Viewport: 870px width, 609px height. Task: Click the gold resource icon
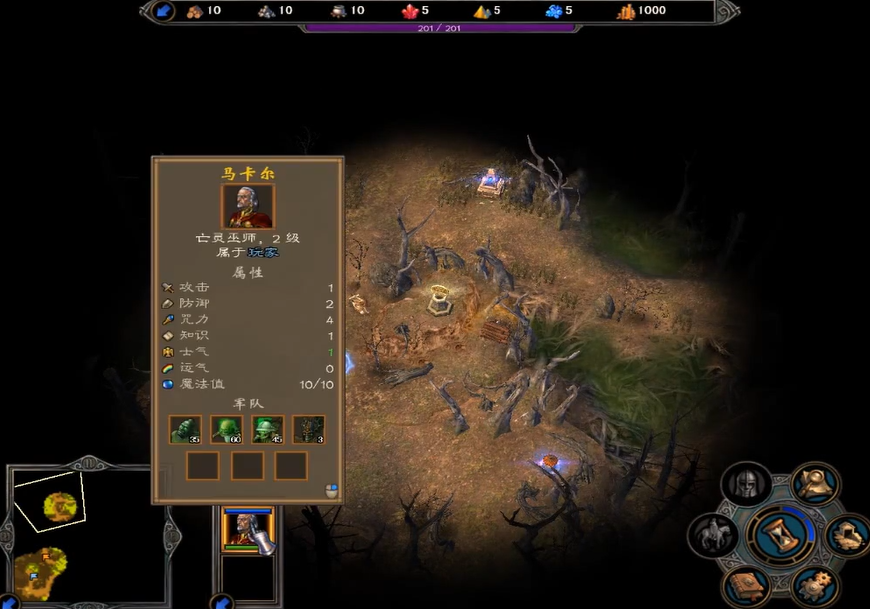[626, 11]
